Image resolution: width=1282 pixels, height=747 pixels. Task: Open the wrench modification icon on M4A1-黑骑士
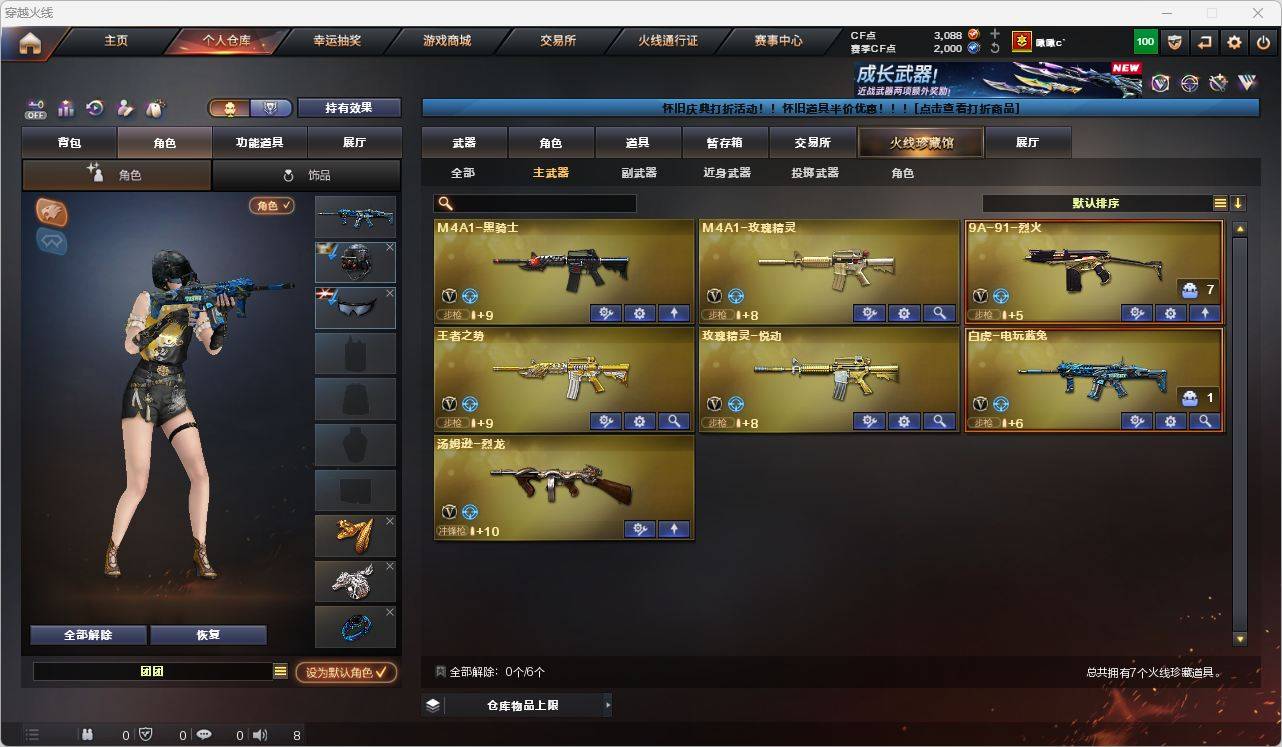tap(604, 313)
